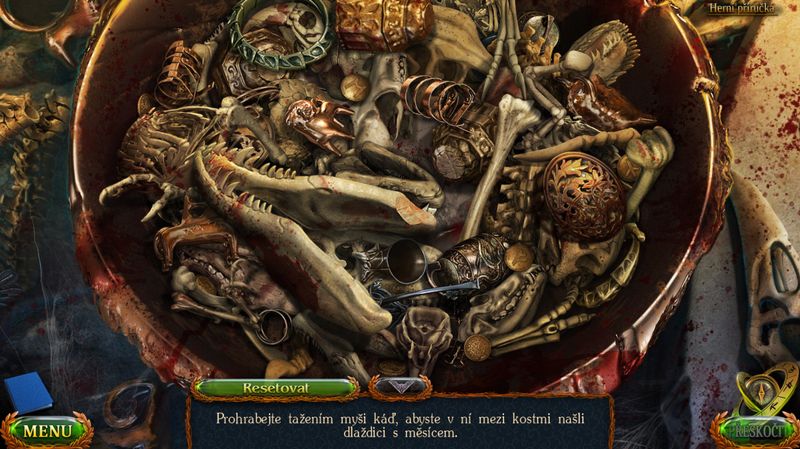Collapse the instruction panel with the arrow
Screen dimensions: 800x449
pos(399,385)
